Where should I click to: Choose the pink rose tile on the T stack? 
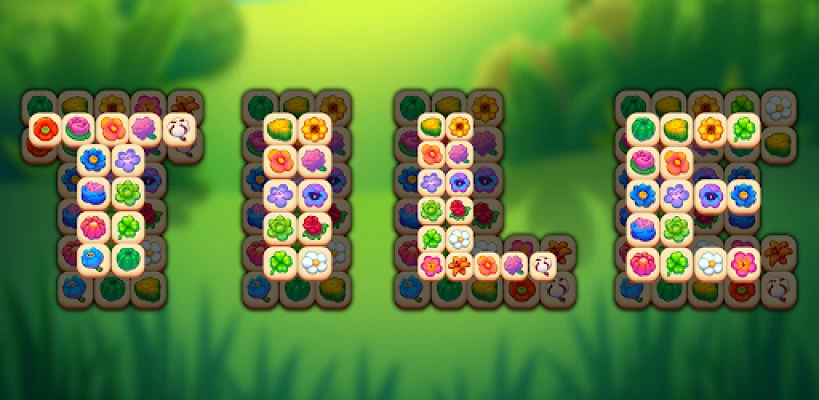point(78,128)
